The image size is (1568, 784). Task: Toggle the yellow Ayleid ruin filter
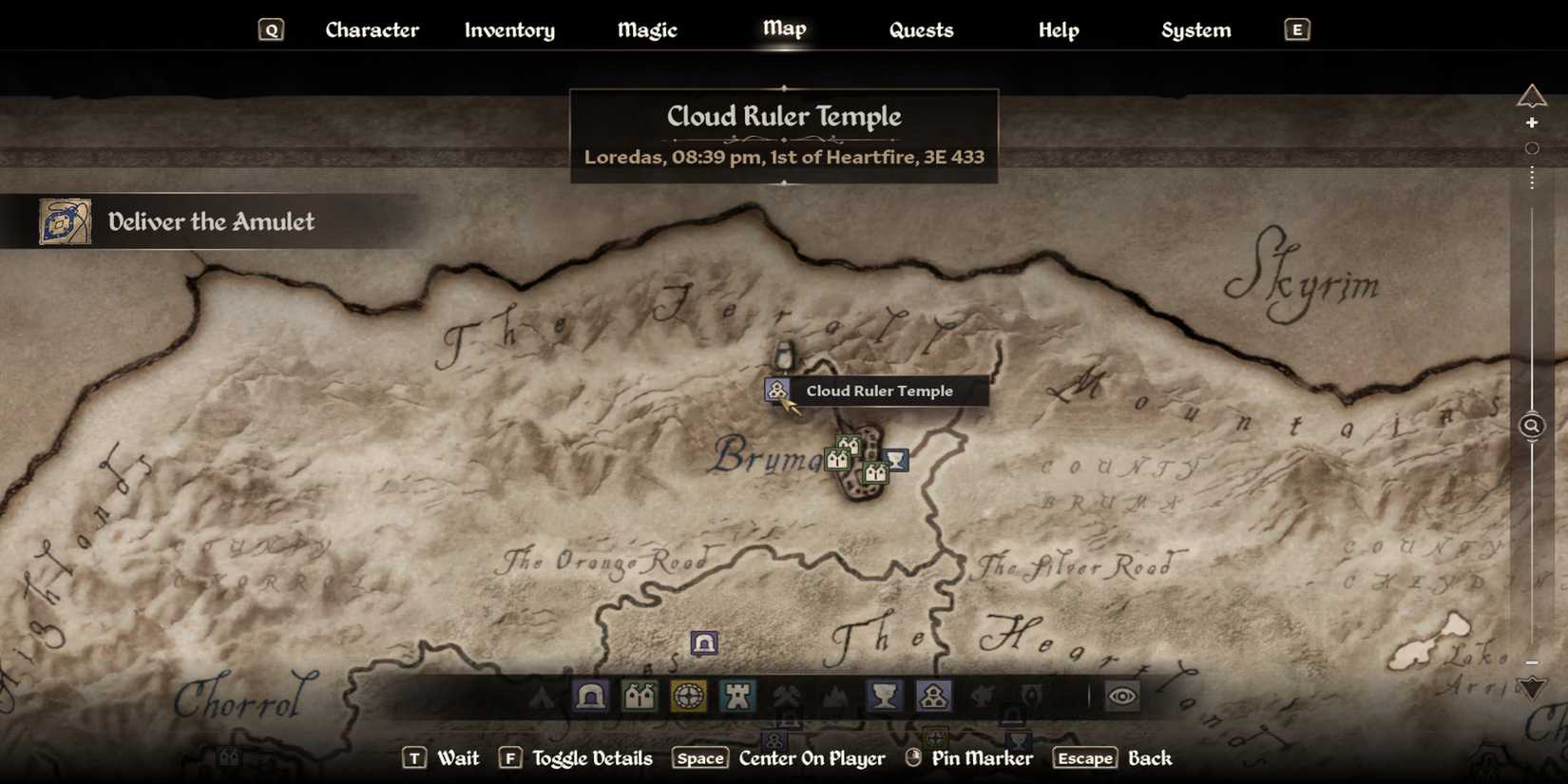(x=689, y=697)
